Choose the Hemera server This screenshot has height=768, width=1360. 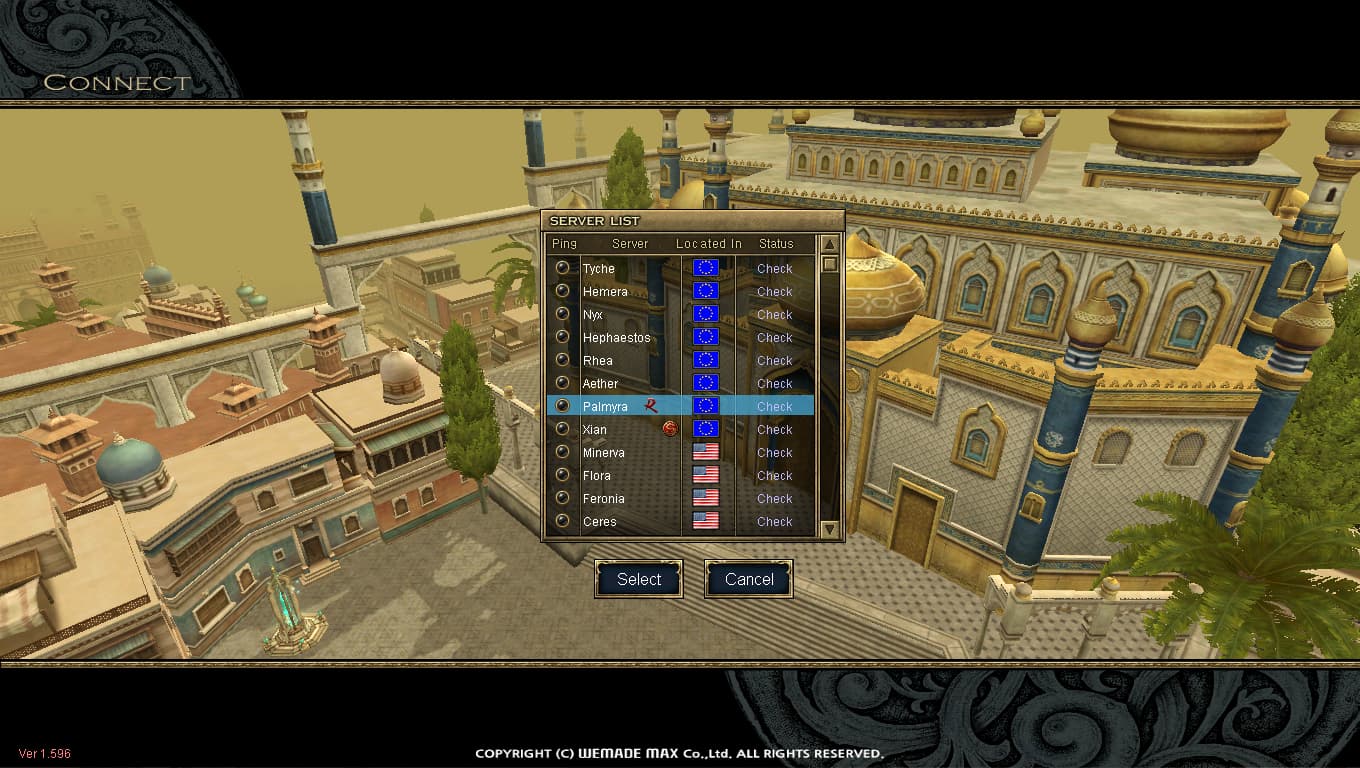pos(605,292)
